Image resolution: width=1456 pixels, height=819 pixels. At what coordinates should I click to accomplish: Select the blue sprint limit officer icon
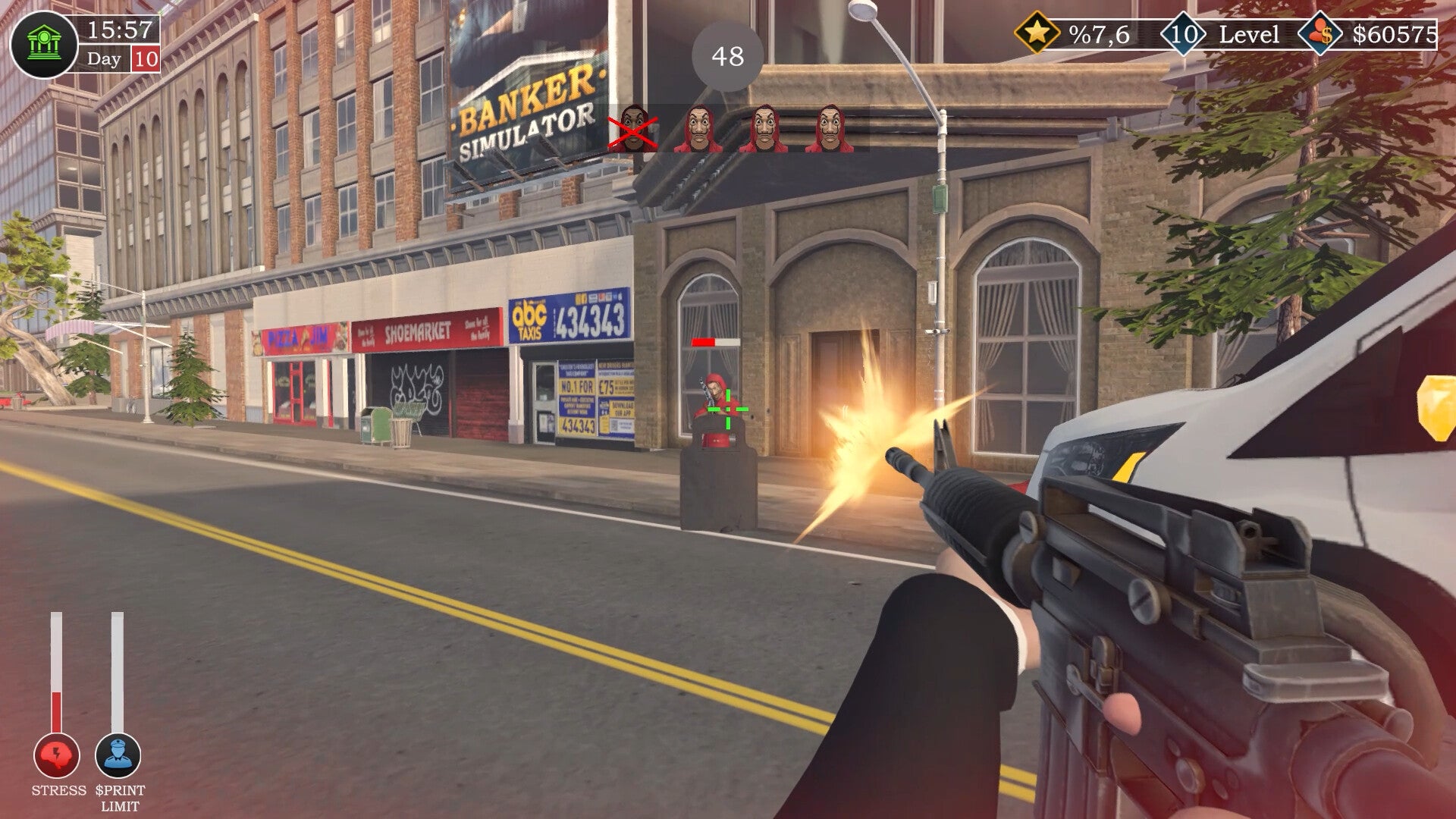[x=118, y=755]
